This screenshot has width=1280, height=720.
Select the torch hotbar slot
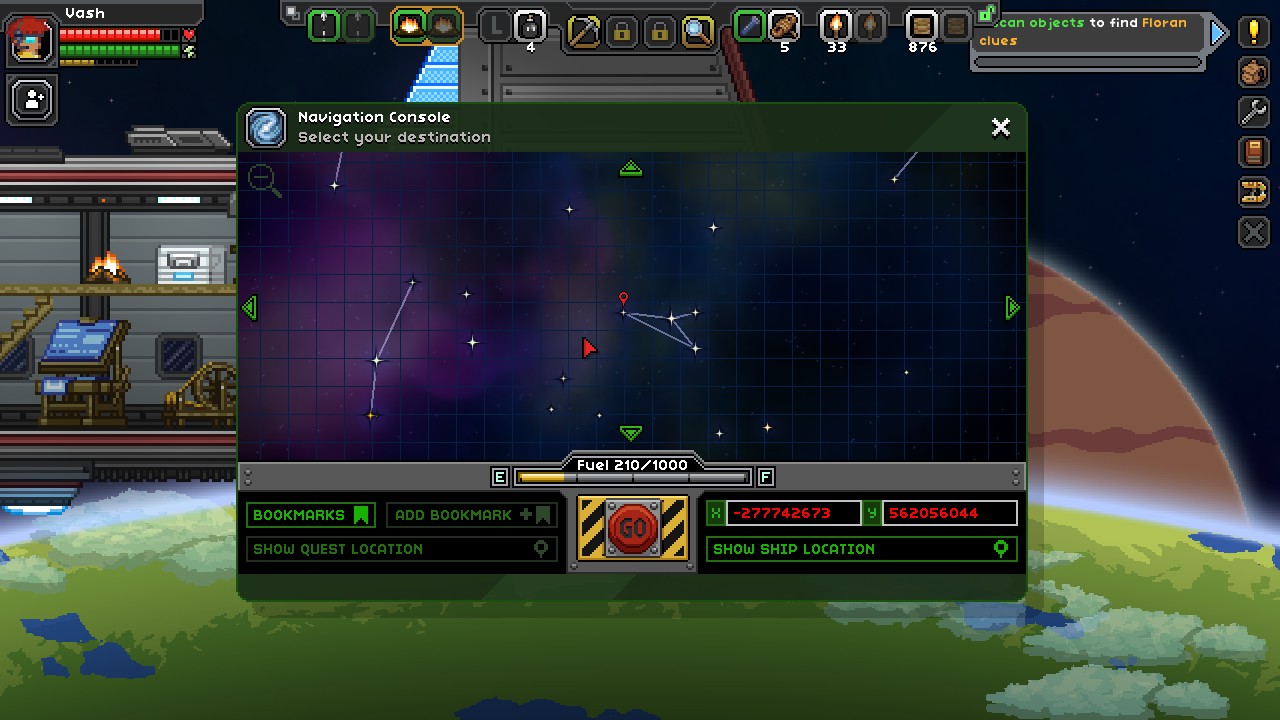[x=835, y=26]
